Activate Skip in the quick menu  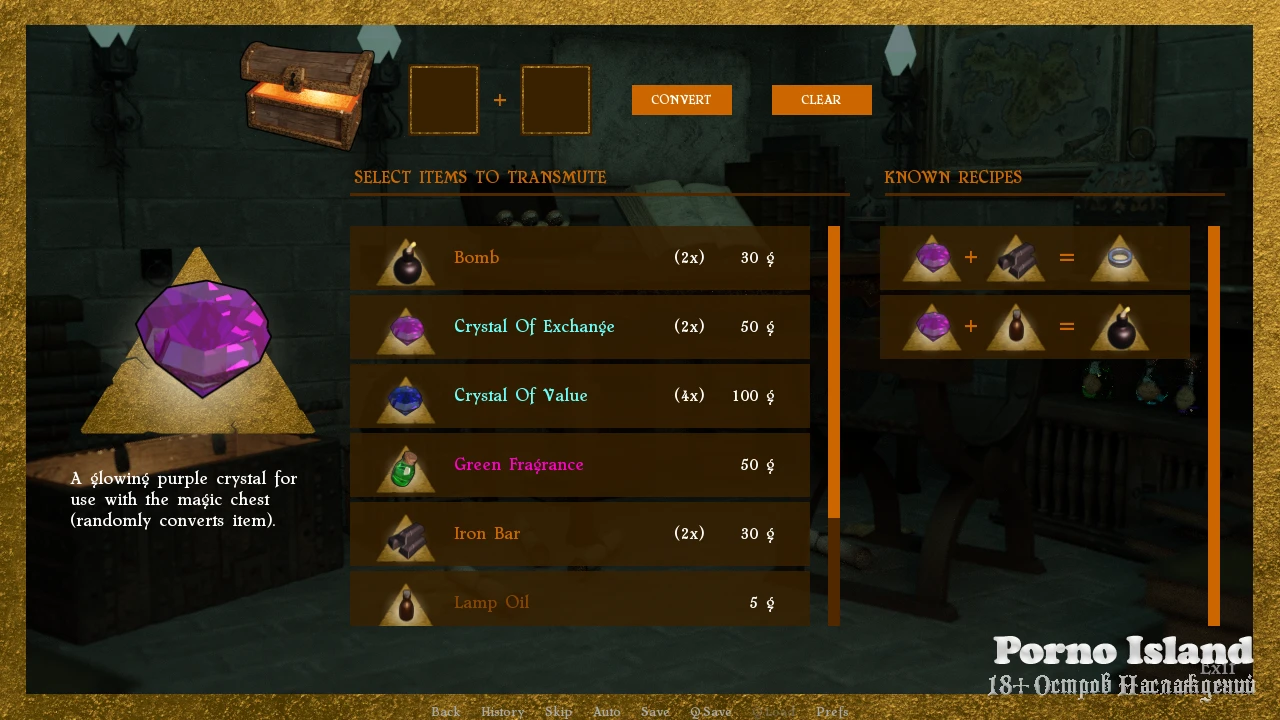[x=558, y=712]
